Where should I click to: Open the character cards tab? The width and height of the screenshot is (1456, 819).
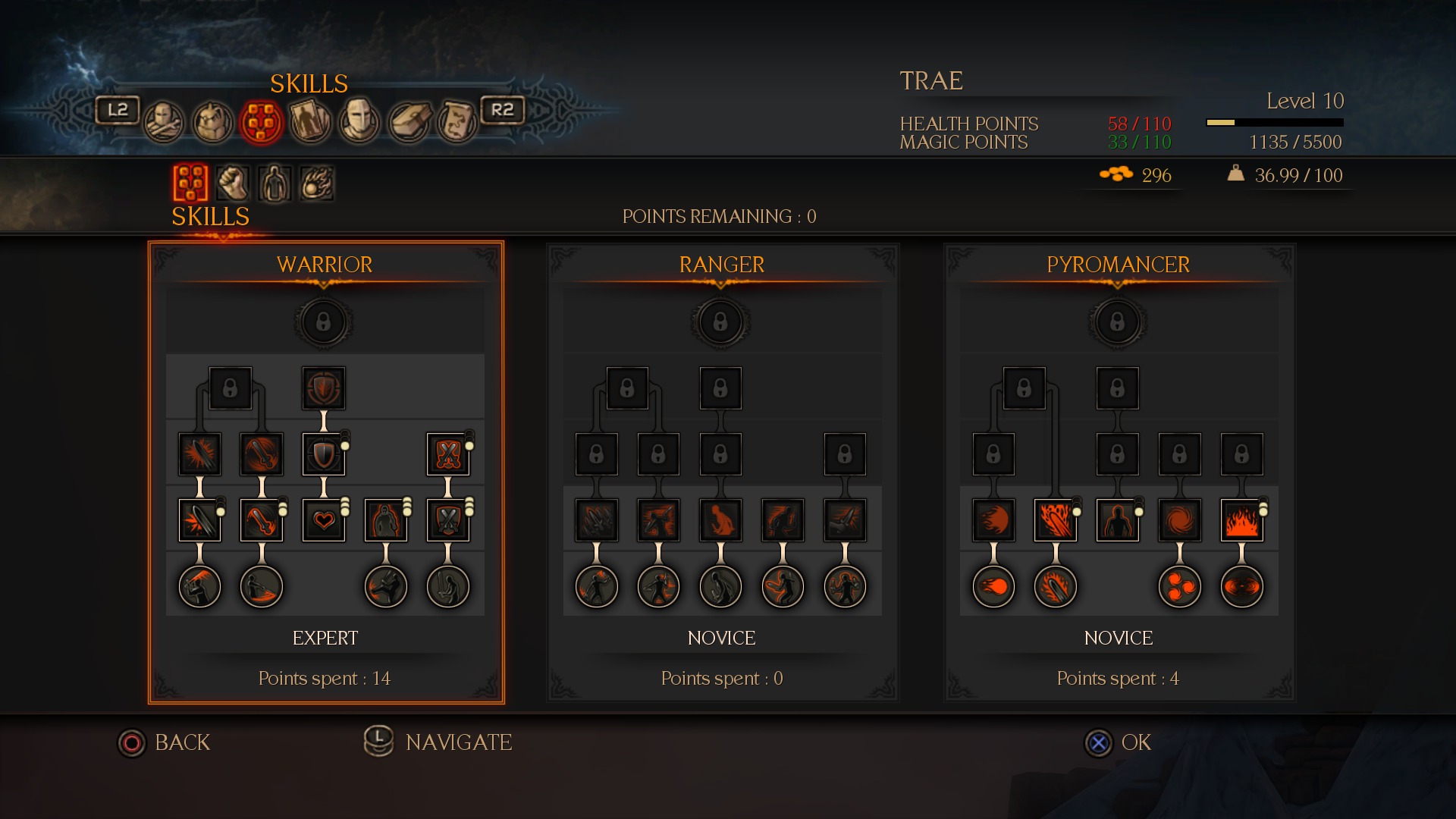[310, 121]
